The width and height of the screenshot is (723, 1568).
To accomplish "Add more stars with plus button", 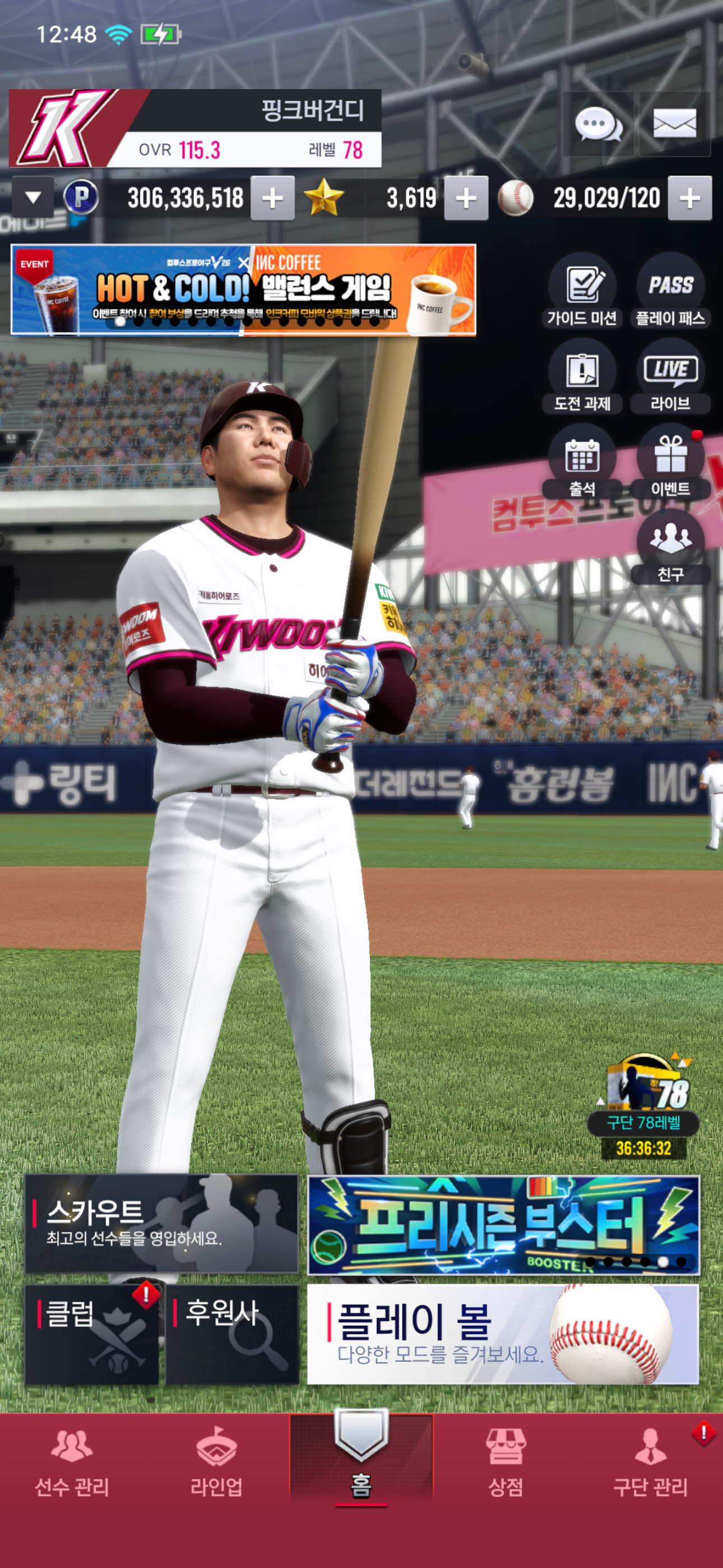I will [x=466, y=198].
